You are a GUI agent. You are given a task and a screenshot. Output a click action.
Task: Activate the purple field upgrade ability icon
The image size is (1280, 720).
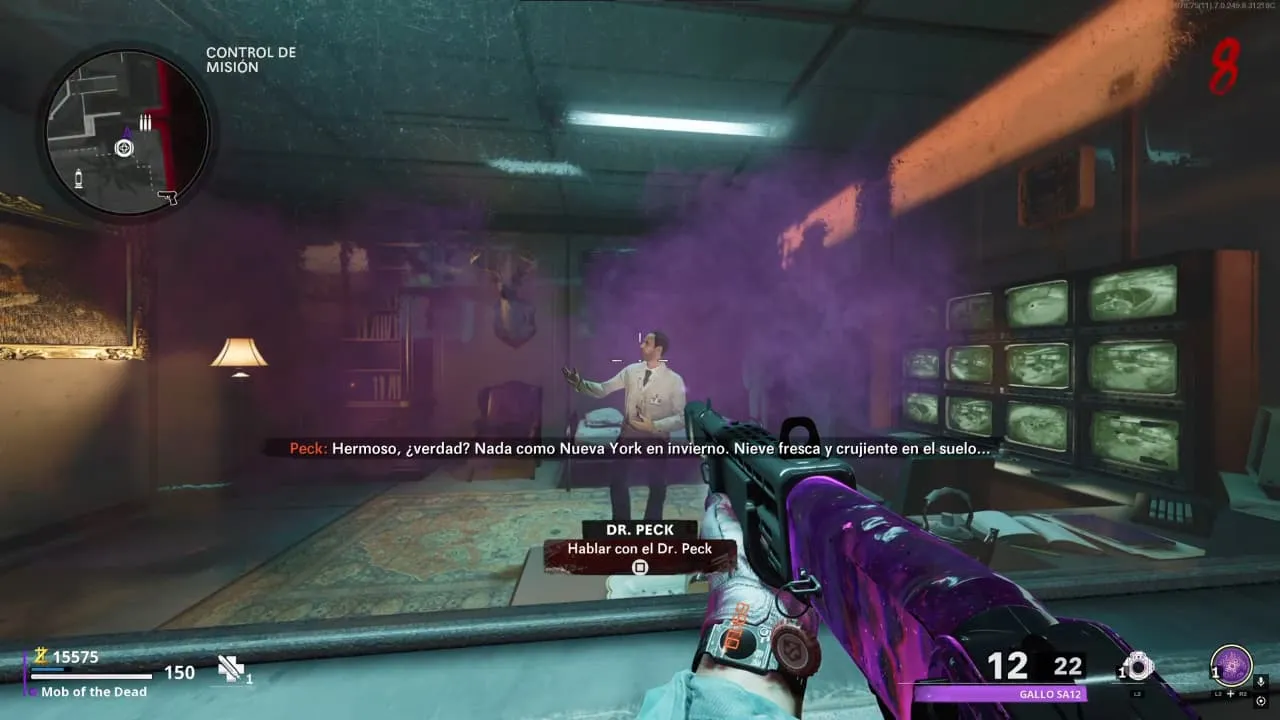point(1230,665)
